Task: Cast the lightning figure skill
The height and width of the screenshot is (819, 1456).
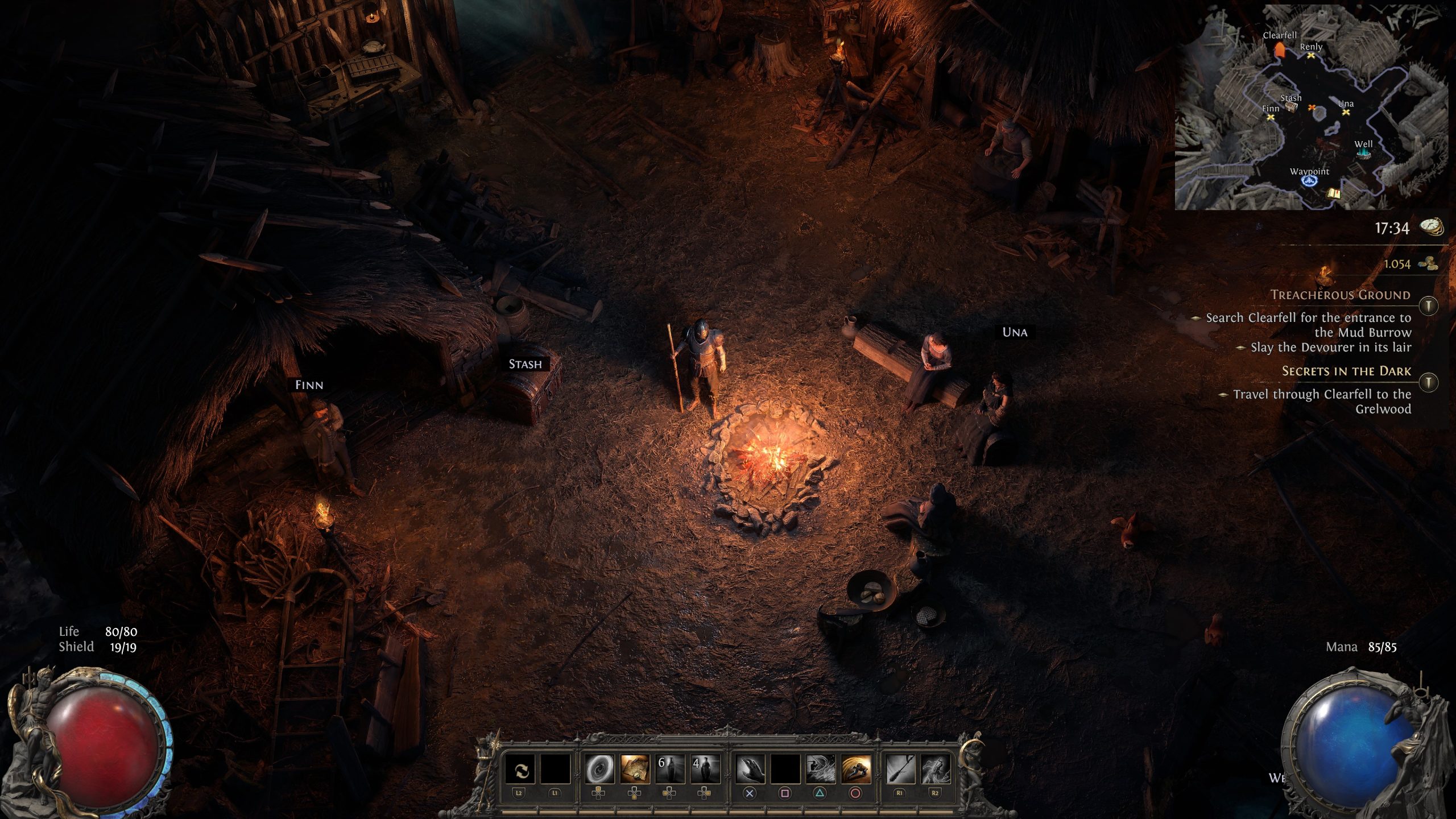Action: pyautogui.click(x=935, y=770)
